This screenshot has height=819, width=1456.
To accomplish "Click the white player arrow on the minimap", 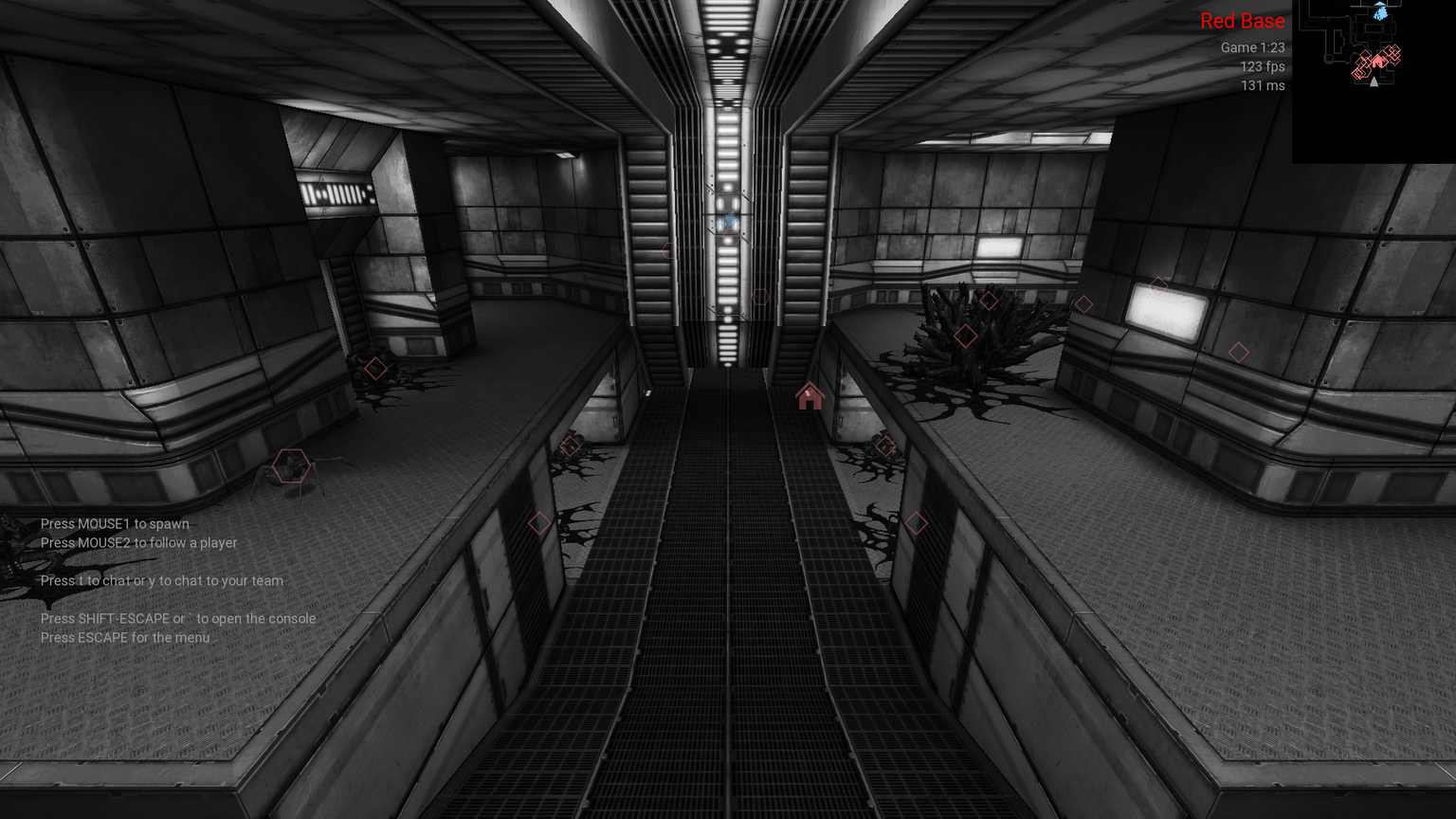I will coord(1373,81).
